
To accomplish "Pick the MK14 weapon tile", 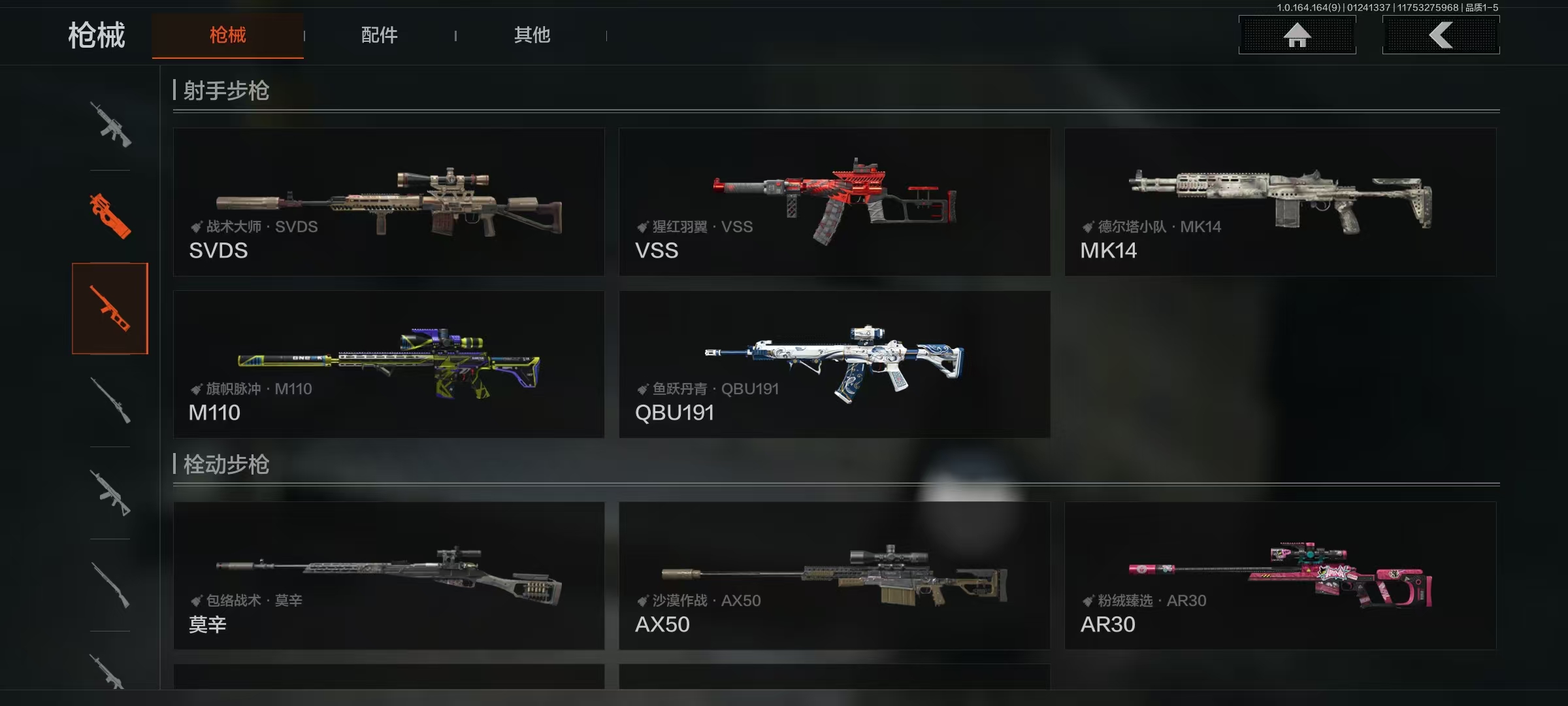I will coord(1280,202).
